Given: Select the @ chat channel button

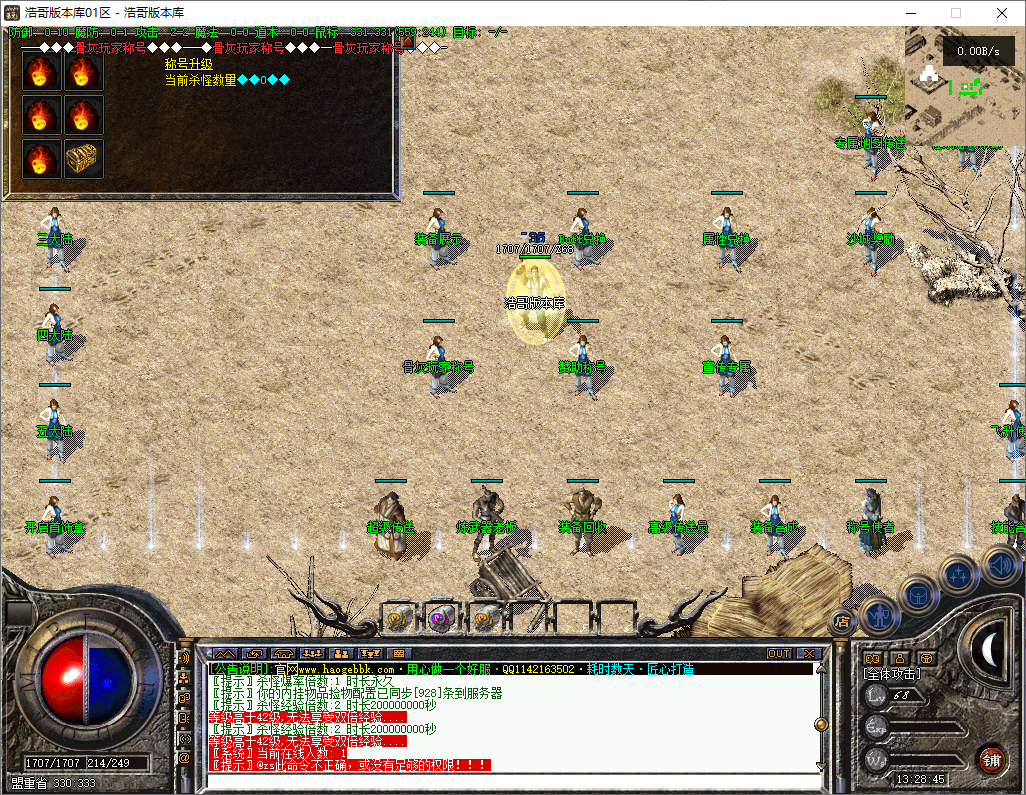Looking at the screenshot, I should click(184, 758).
